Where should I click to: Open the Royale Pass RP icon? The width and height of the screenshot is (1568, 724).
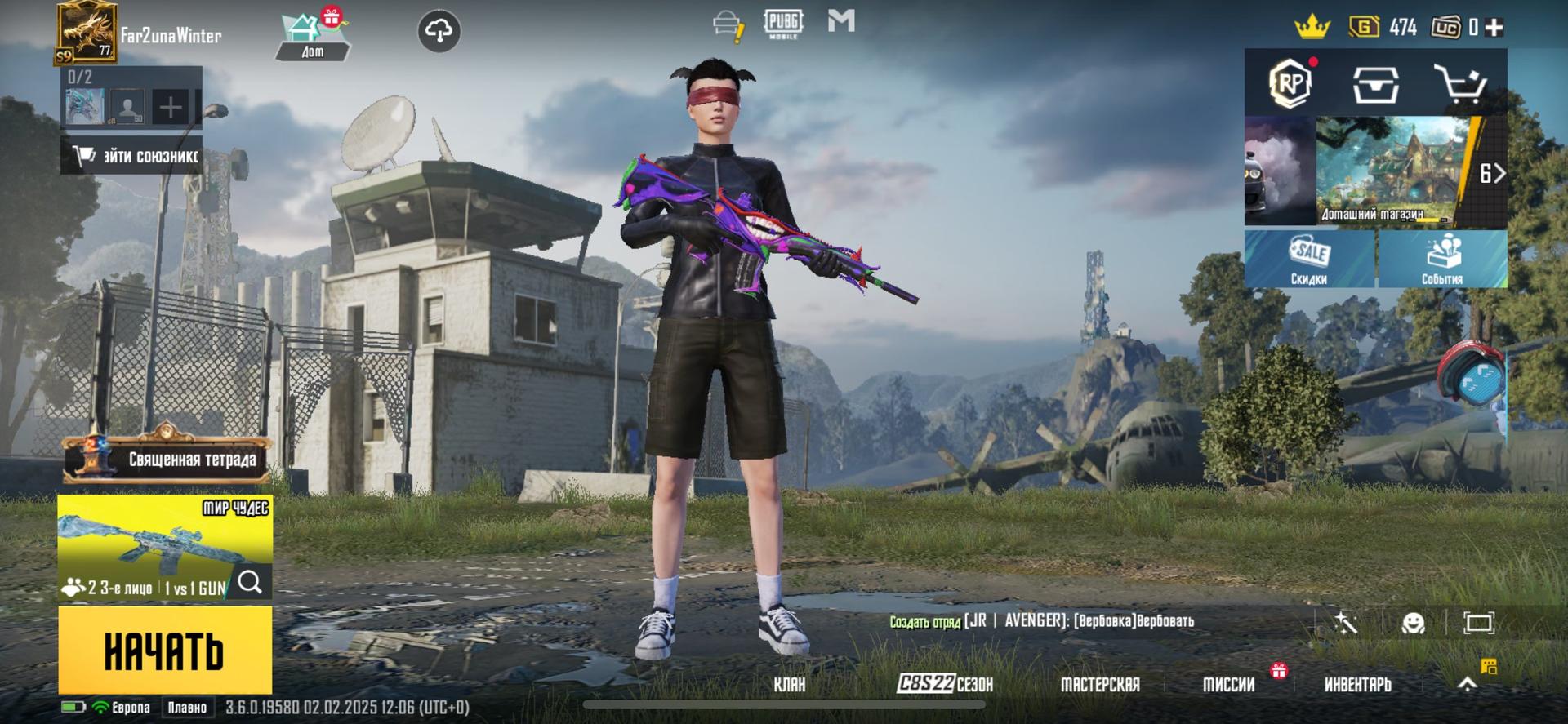tap(1290, 83)
